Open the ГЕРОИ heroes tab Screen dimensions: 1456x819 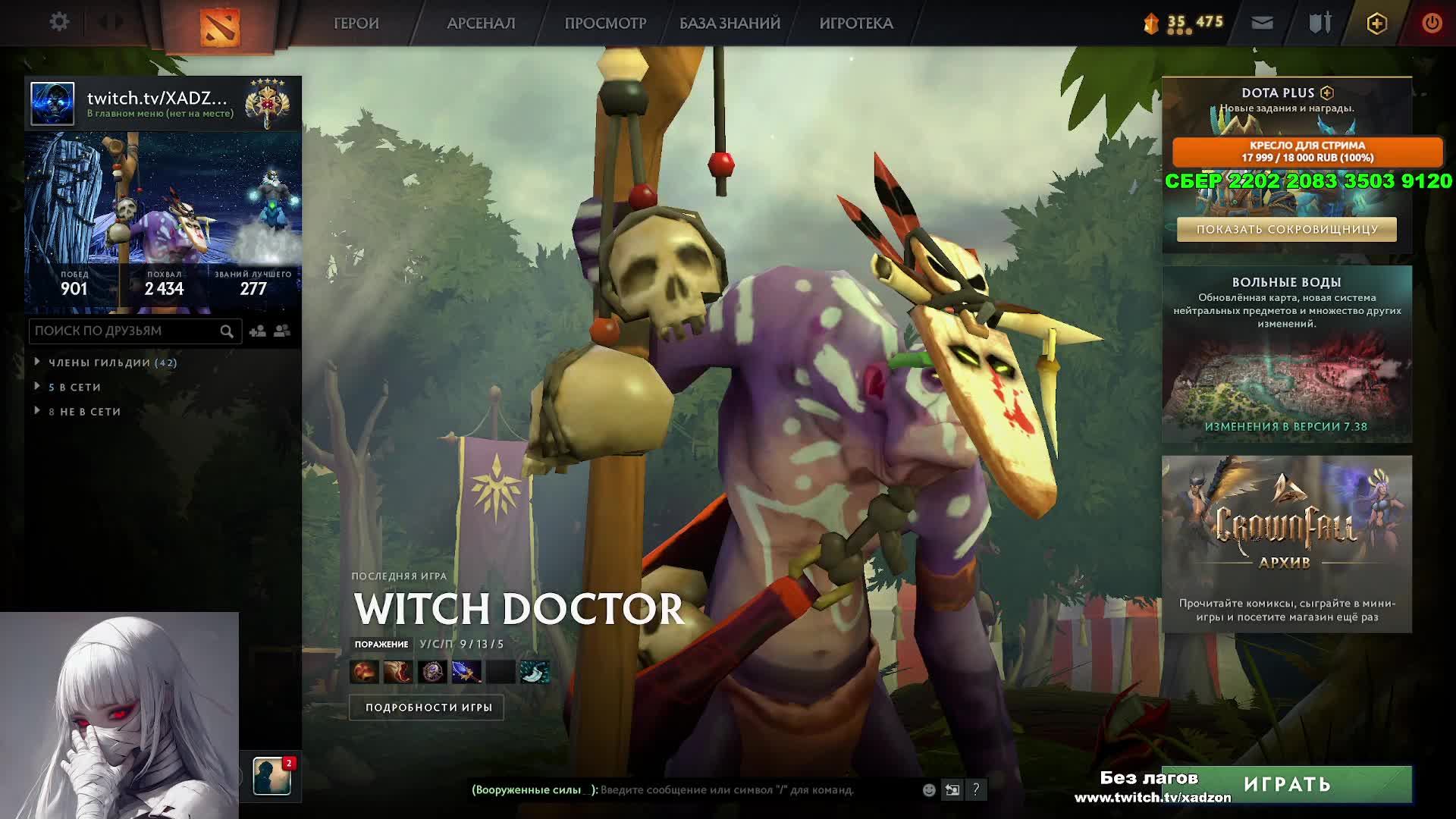(x=356, y=24)
